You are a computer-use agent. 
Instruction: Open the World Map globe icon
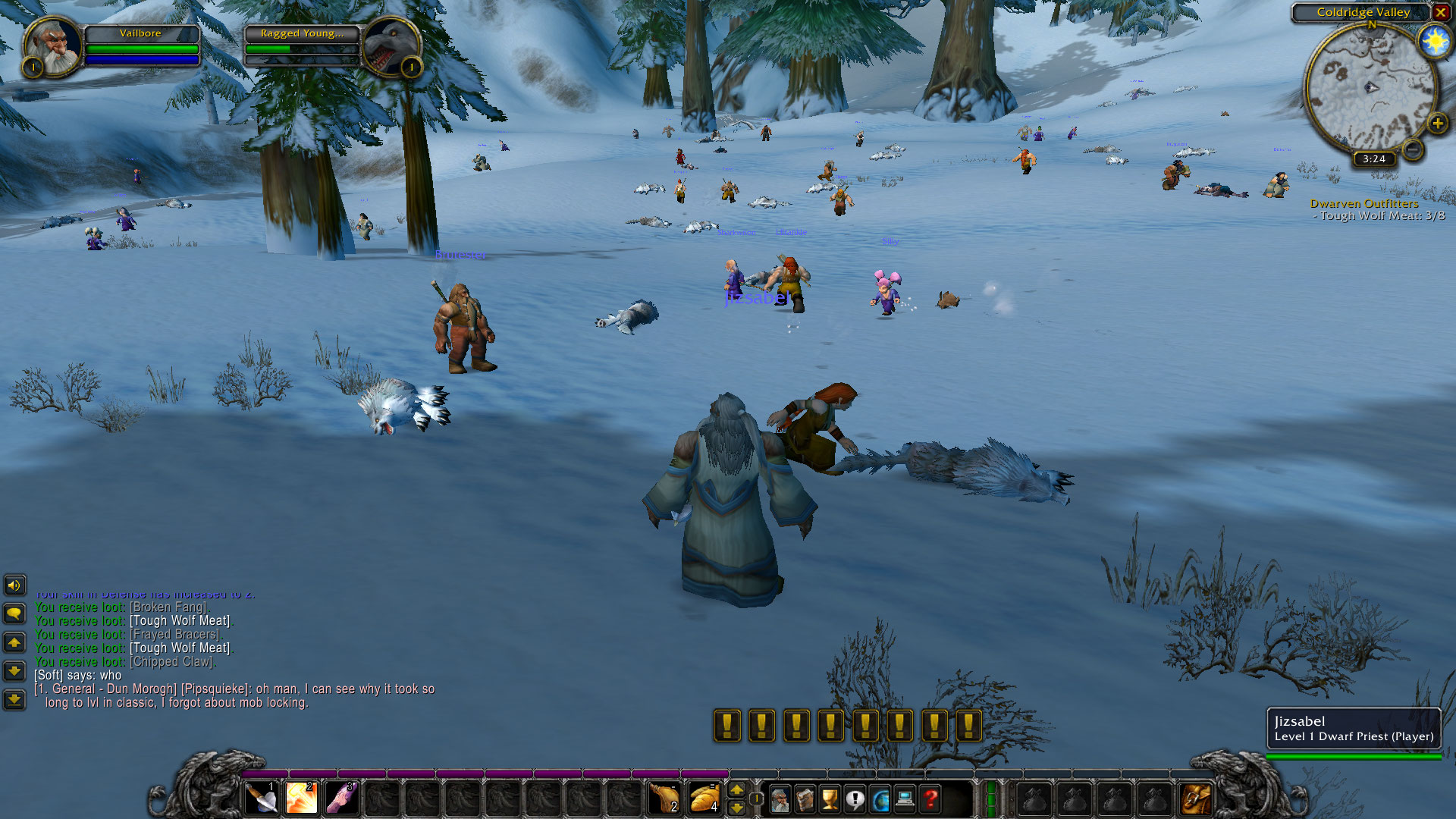coord(880,799)
